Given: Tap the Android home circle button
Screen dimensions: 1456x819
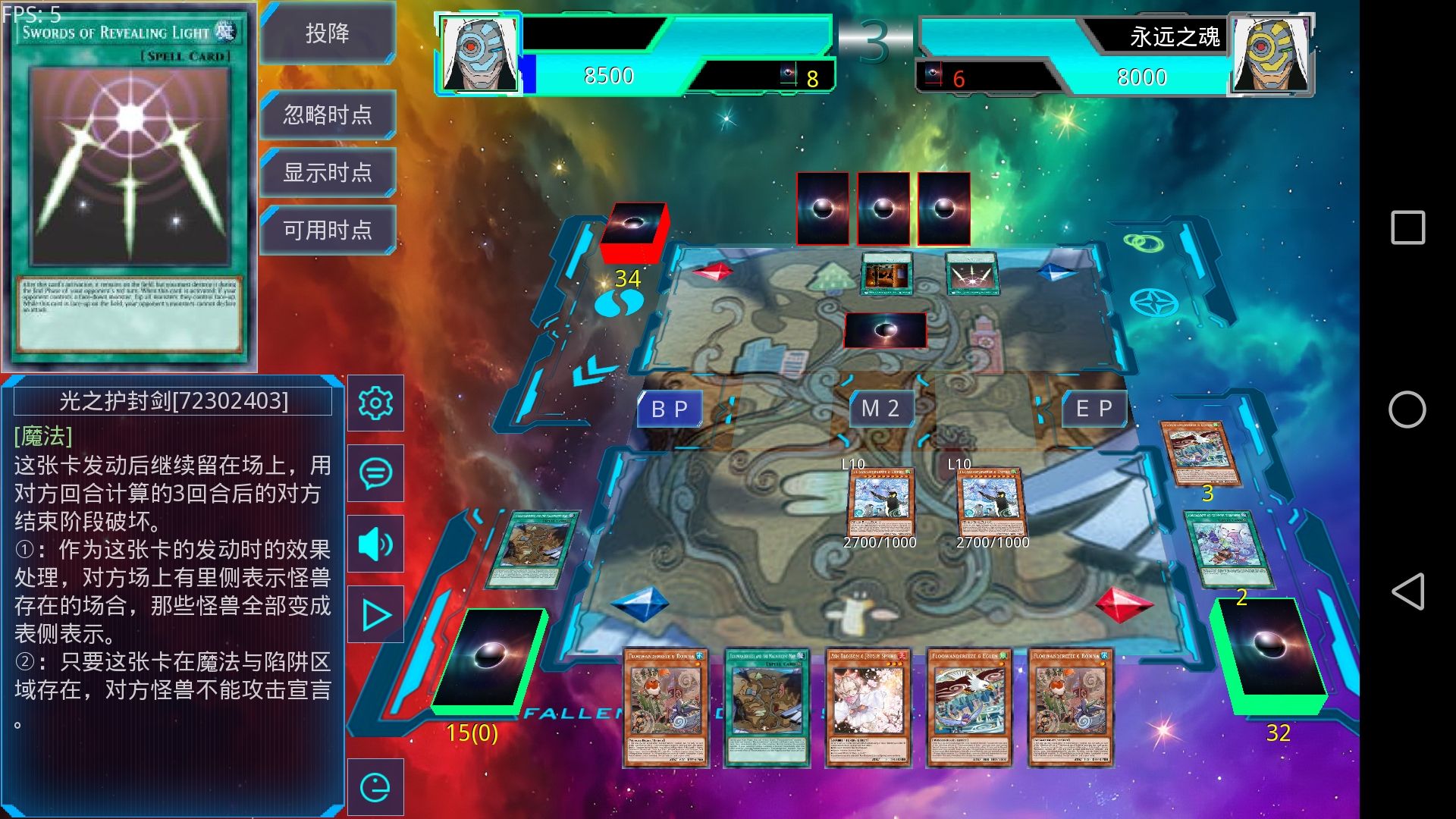Looking at the screenshot, I should coord(1407,409).
